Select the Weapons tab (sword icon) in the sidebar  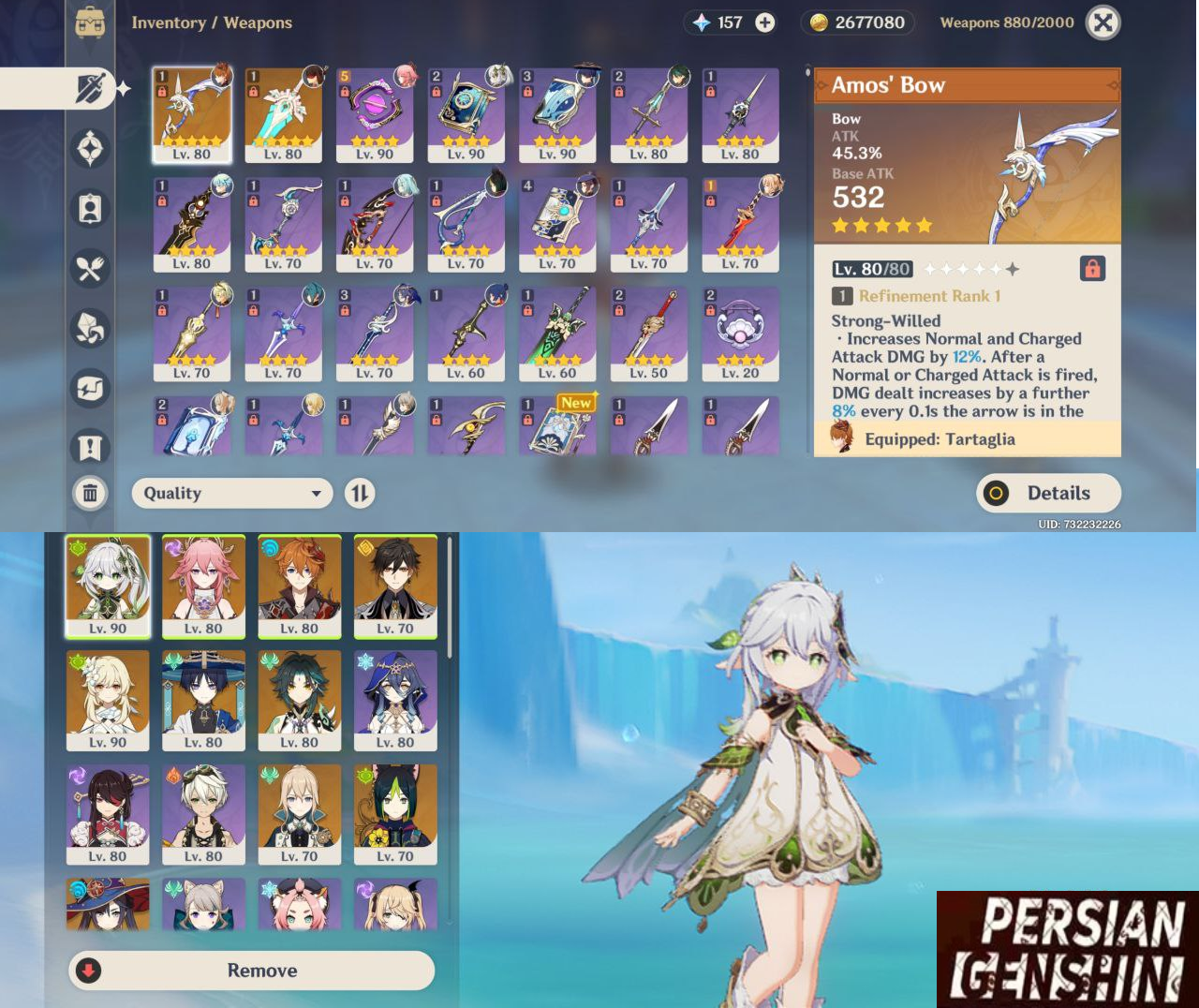(x=90, y=88)
